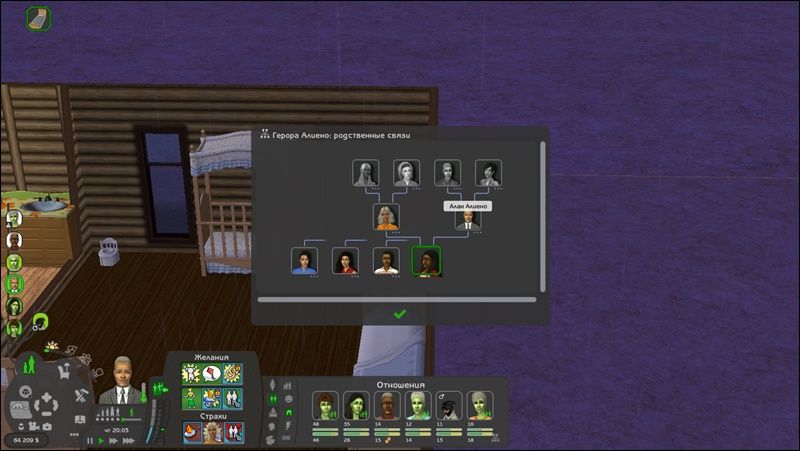The height and width of the screenshot is (451, 800).
Task: Select the blonde woman in orange portrait
Action: (x=387, y=217)
